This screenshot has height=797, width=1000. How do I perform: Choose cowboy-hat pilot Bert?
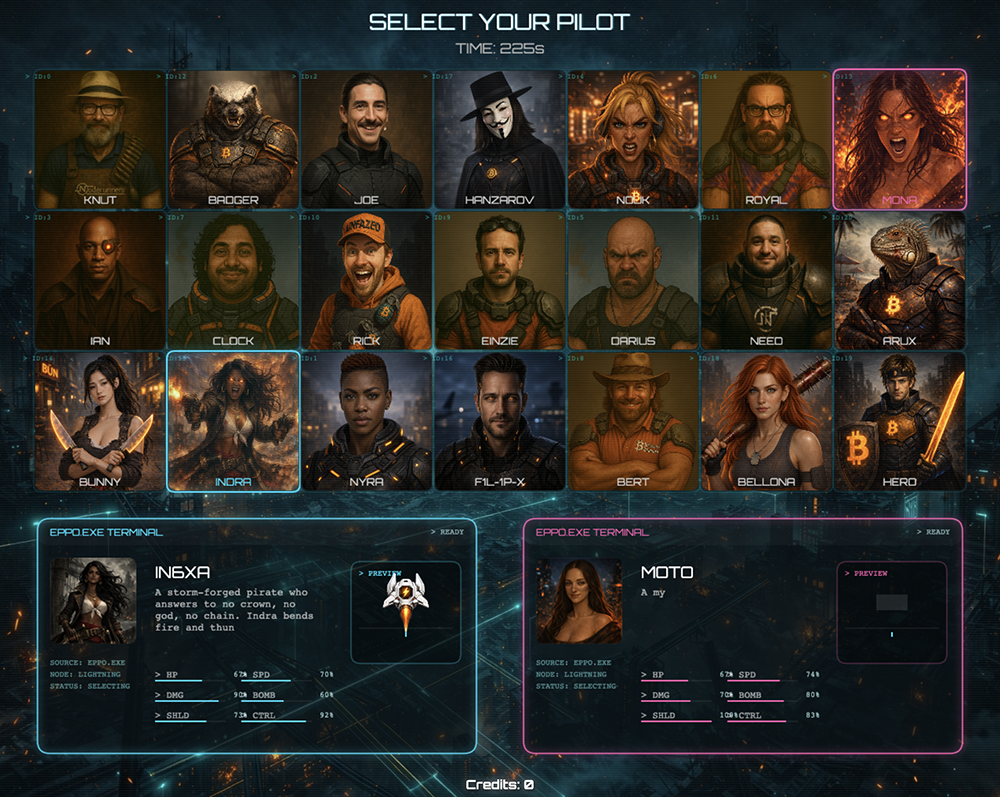(x=633, y=421)
